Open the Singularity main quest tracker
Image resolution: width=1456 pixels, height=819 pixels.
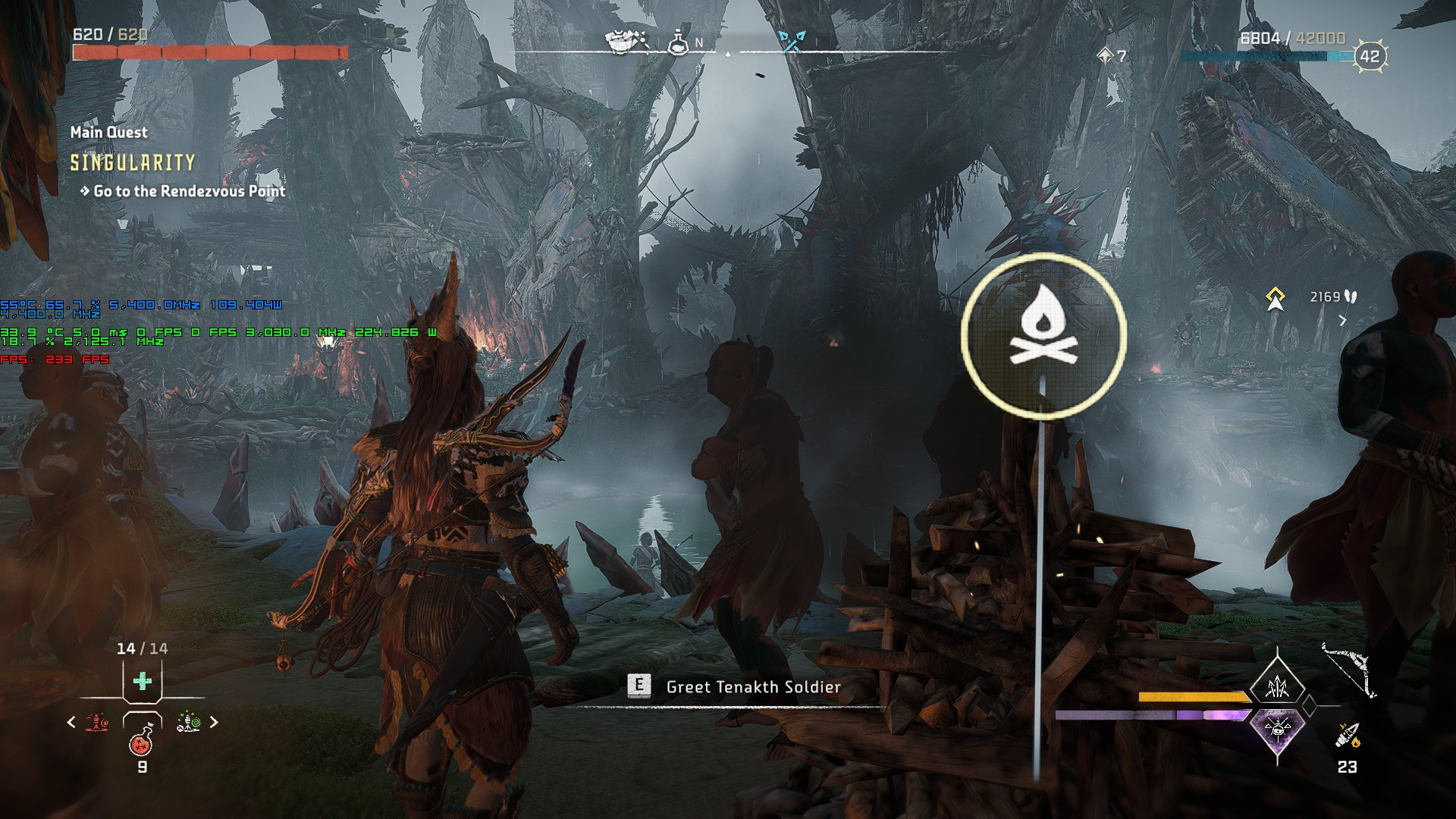pos(133,162)
